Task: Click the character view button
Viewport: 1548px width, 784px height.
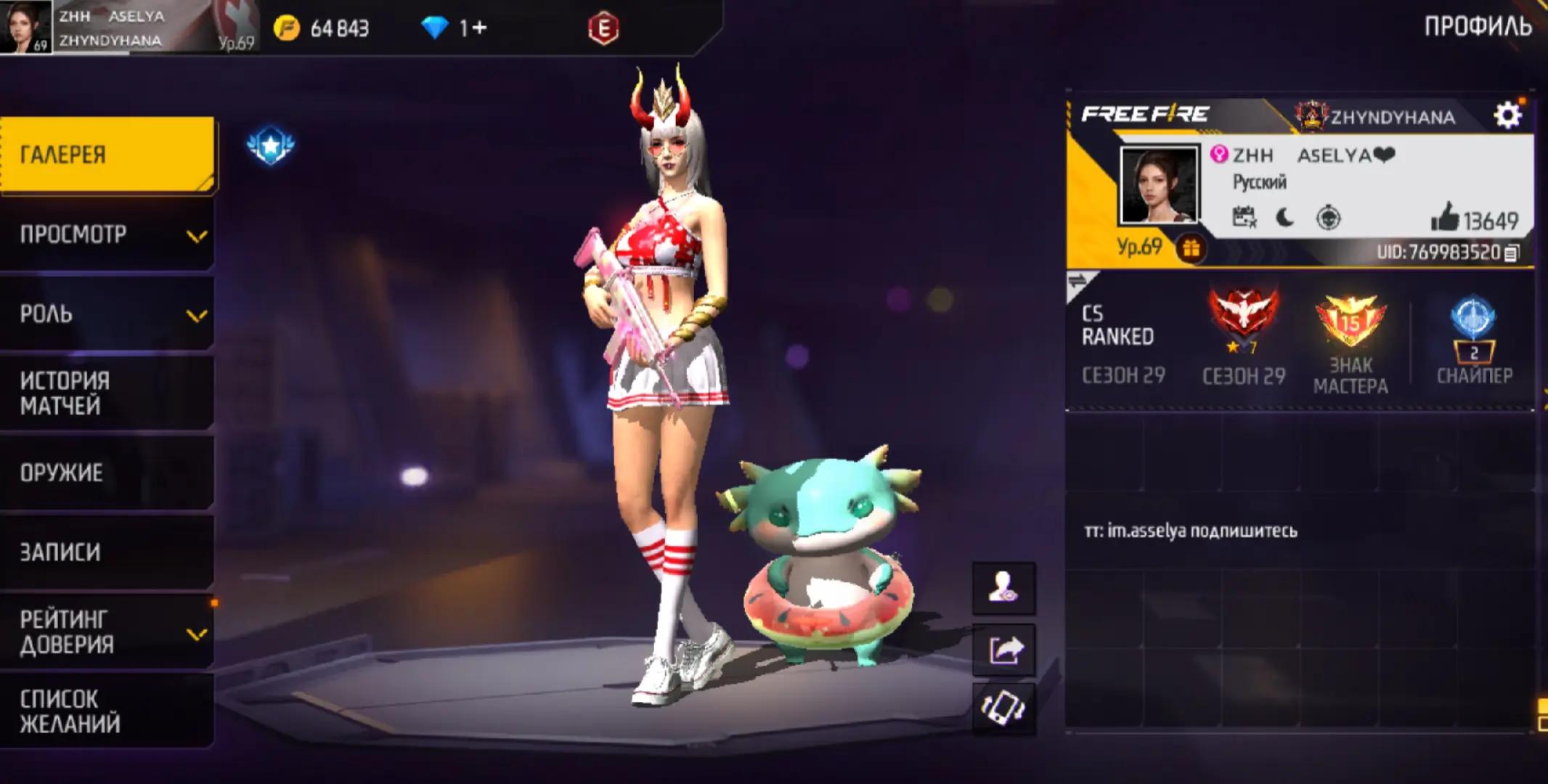Action: click(1003, 588)
